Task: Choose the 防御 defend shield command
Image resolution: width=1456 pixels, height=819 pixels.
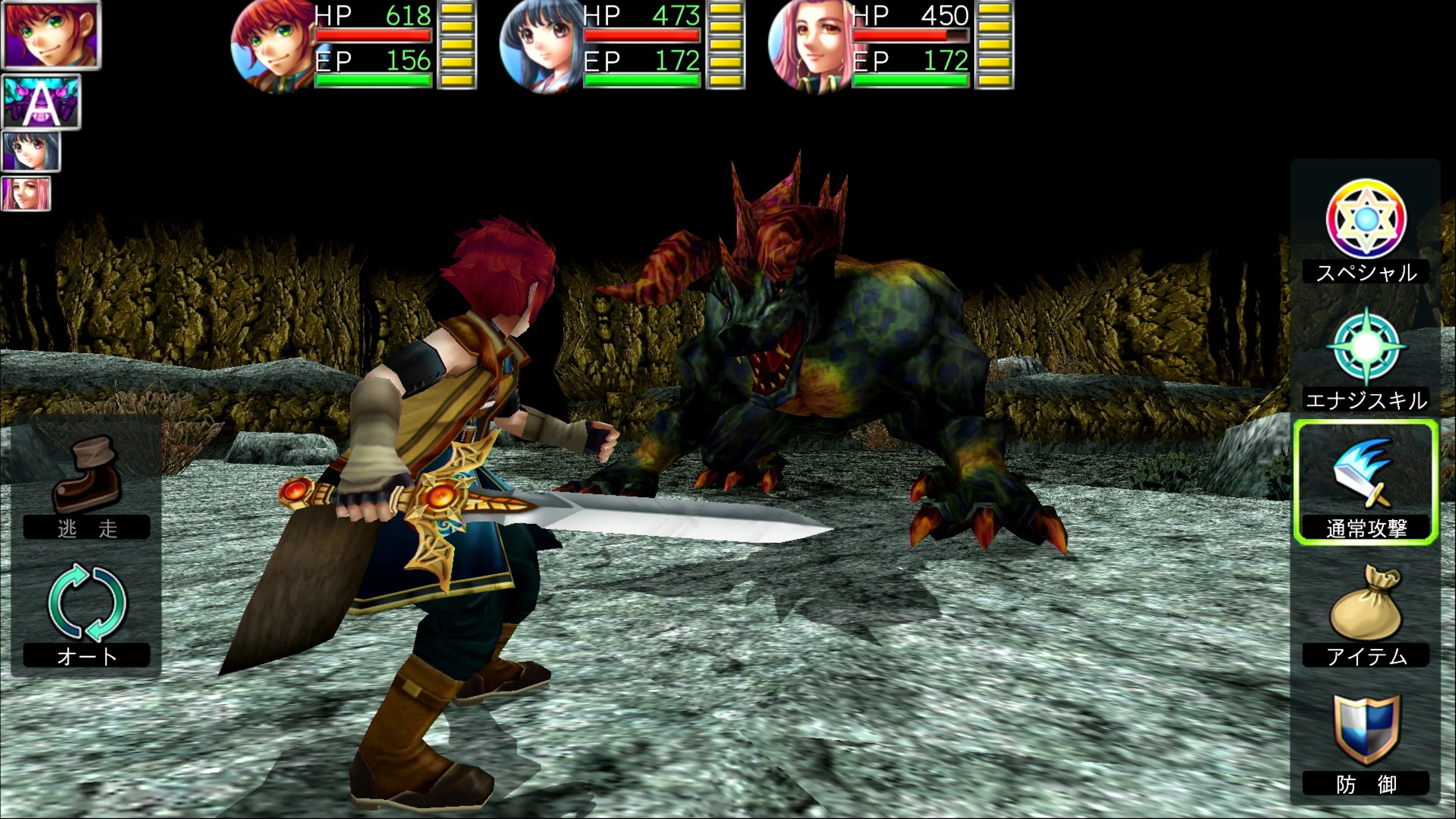Action: pos(1365,741)
